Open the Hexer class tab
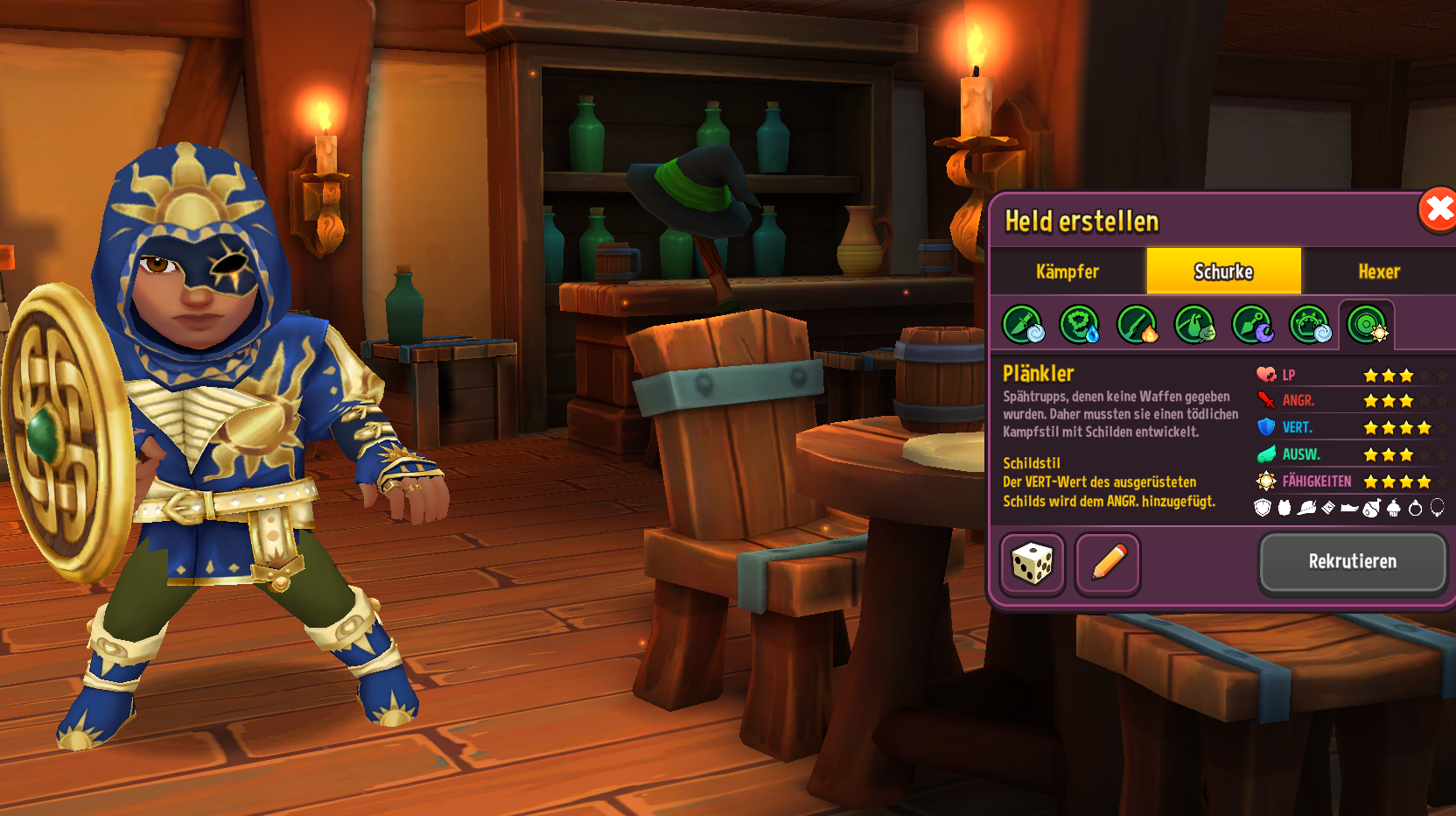This screenshot has height=816, width=1456. point(1379,271)
